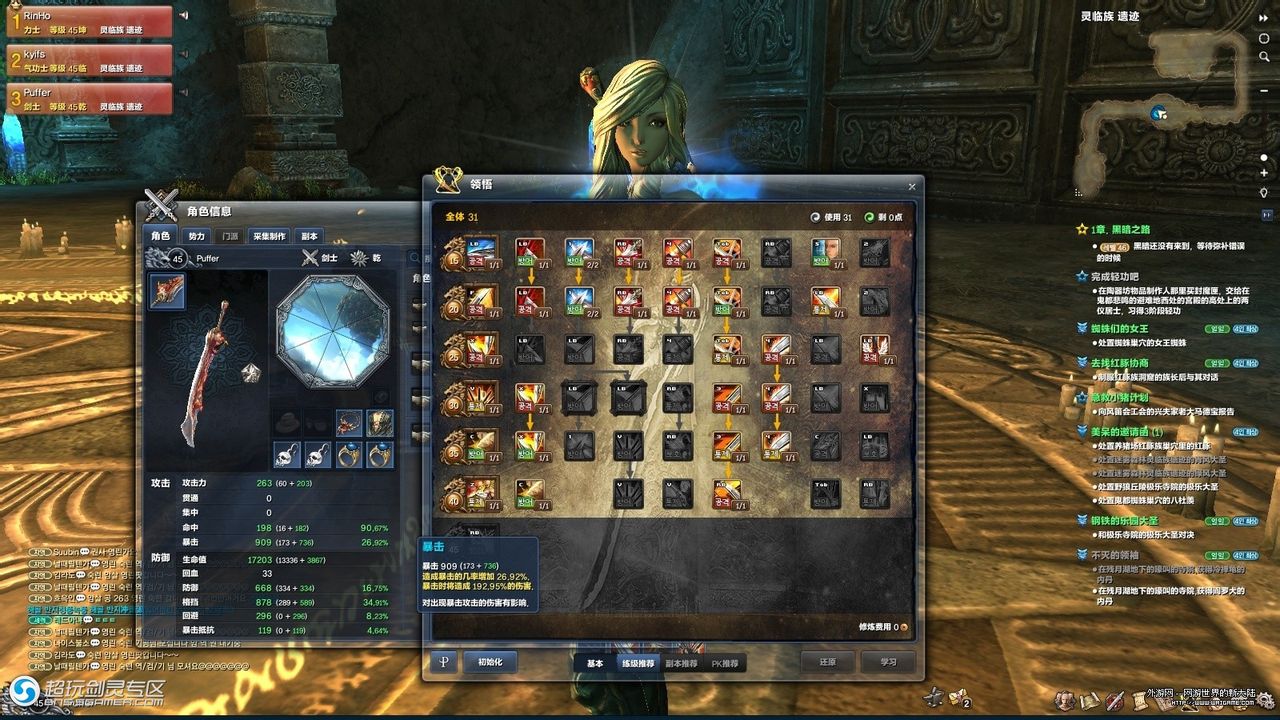Viewport: 1280px width, 720px height.
Task: Open the map via magnifier icon
Action: (1265, 57)
